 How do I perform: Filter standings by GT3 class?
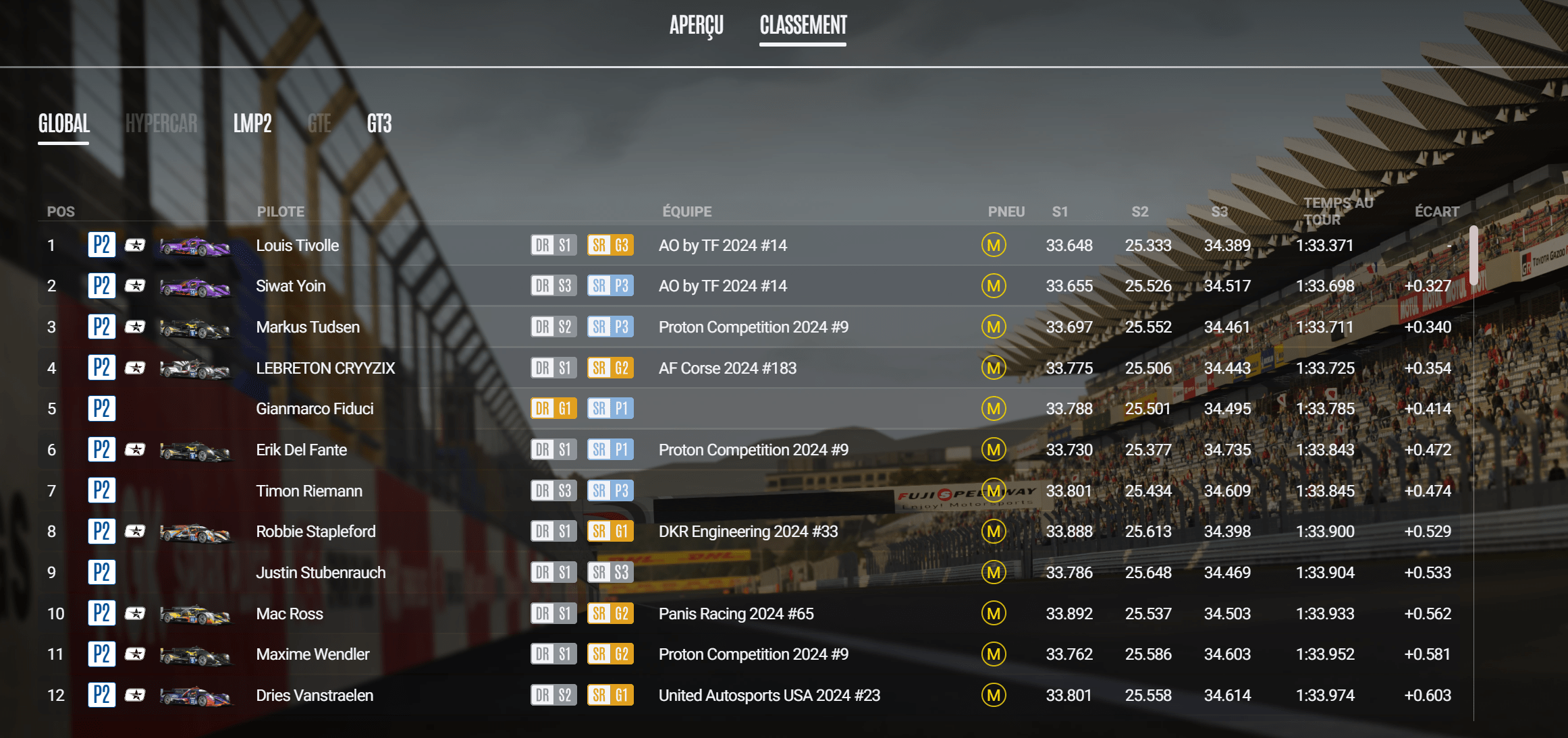click(379, 123)
